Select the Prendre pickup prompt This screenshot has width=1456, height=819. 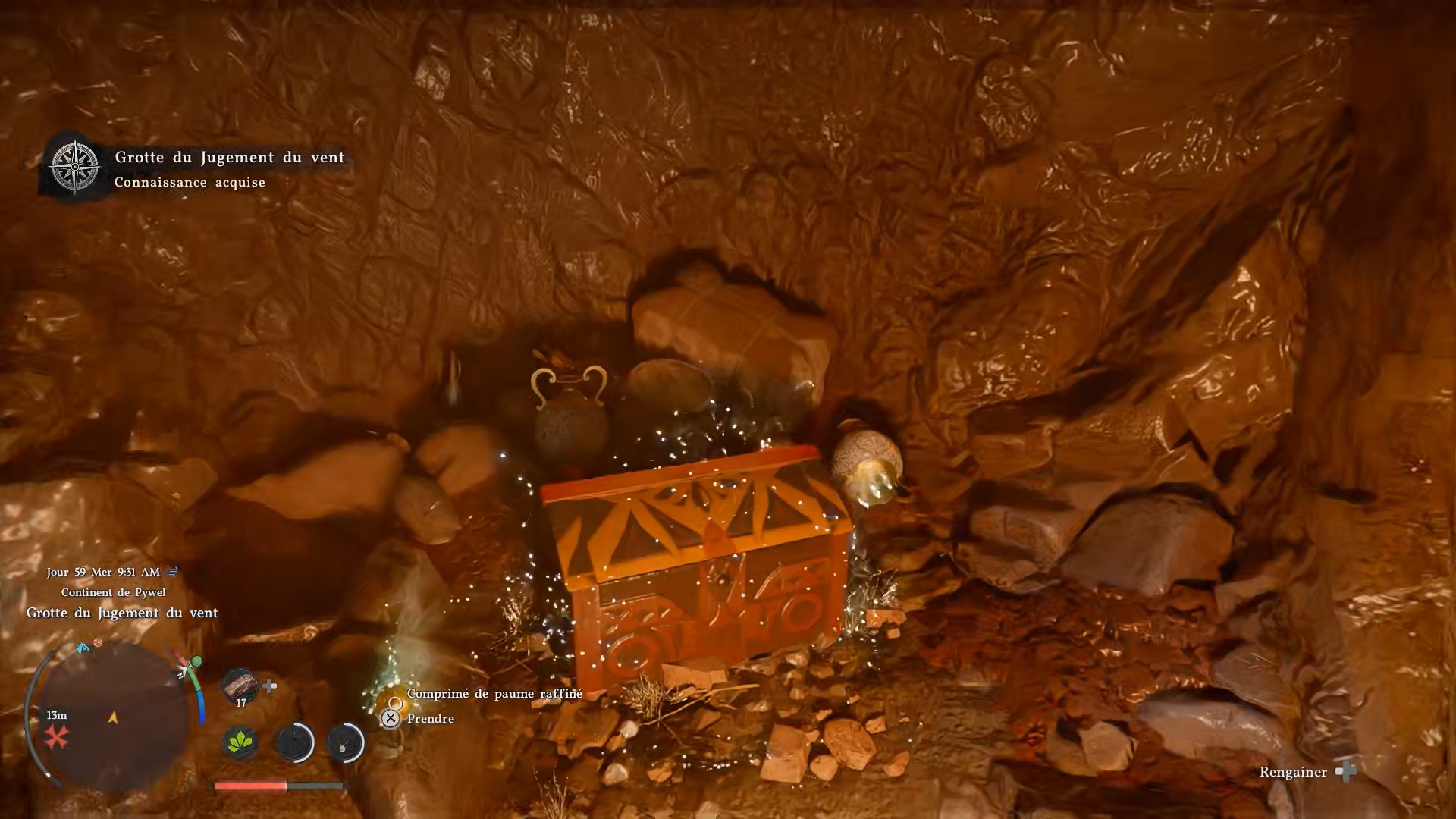pyautogui.click(x=430, y=718)
